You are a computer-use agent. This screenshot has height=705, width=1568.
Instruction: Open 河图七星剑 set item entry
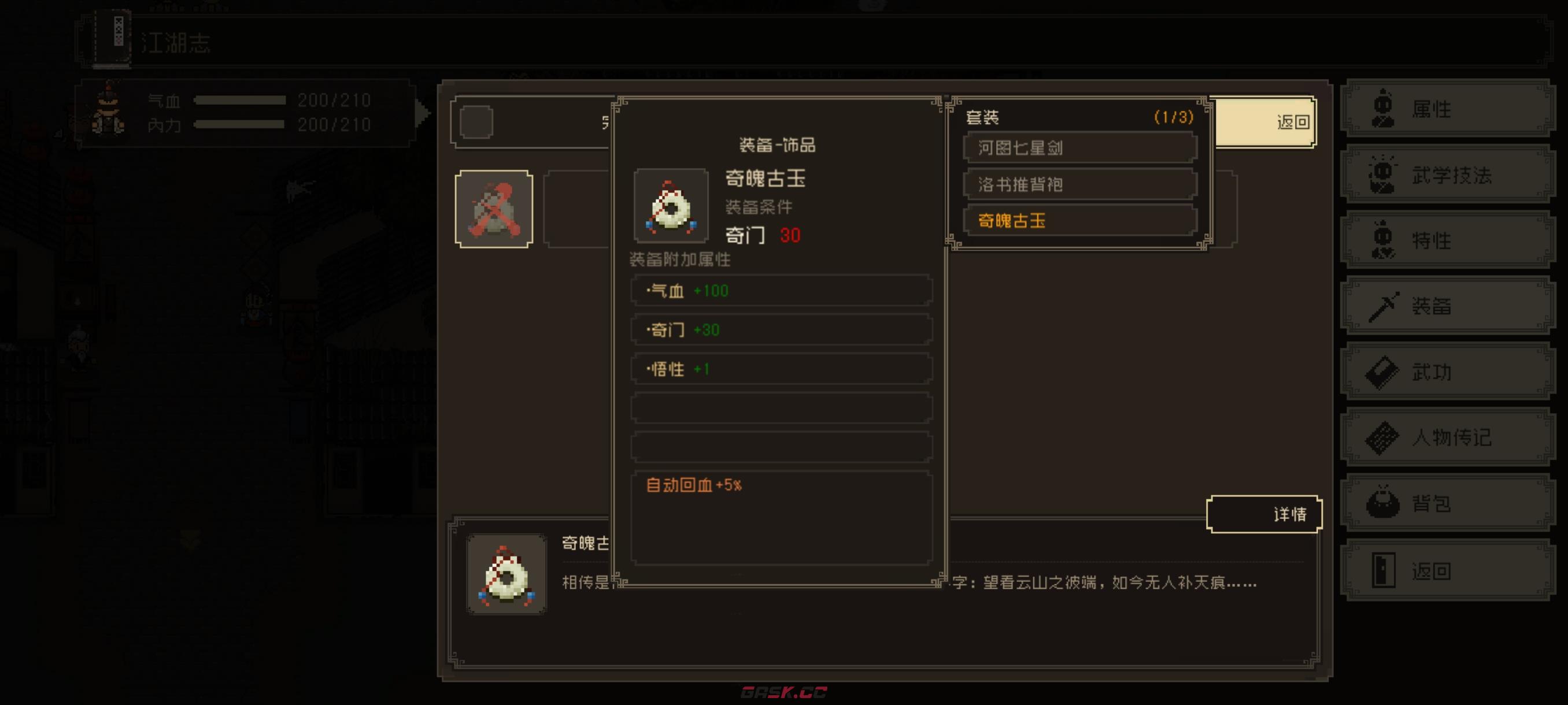pyautogui.click(x=1079, y=148)
